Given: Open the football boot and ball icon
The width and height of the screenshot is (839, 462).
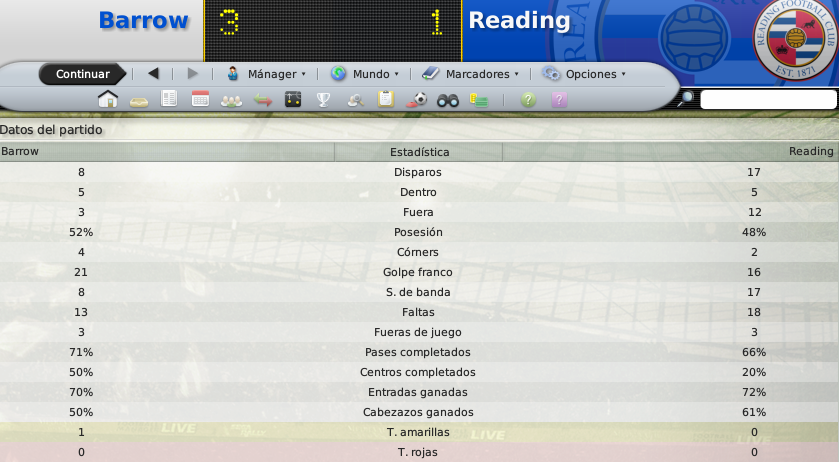Looking at the screenshot, I should click(417, 99).
